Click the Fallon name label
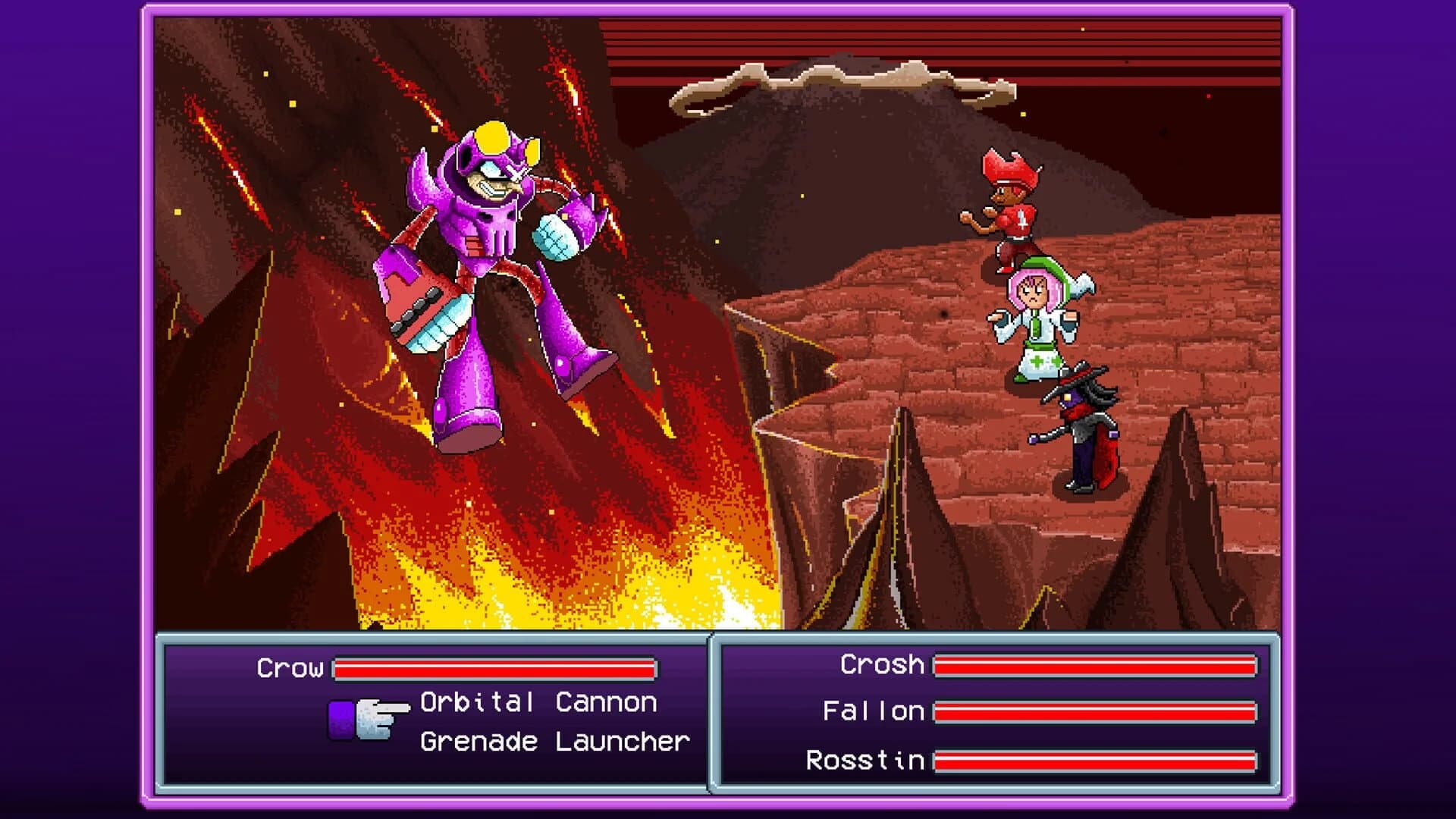This screenshot has height=819, width=1456. click(876, 711)
